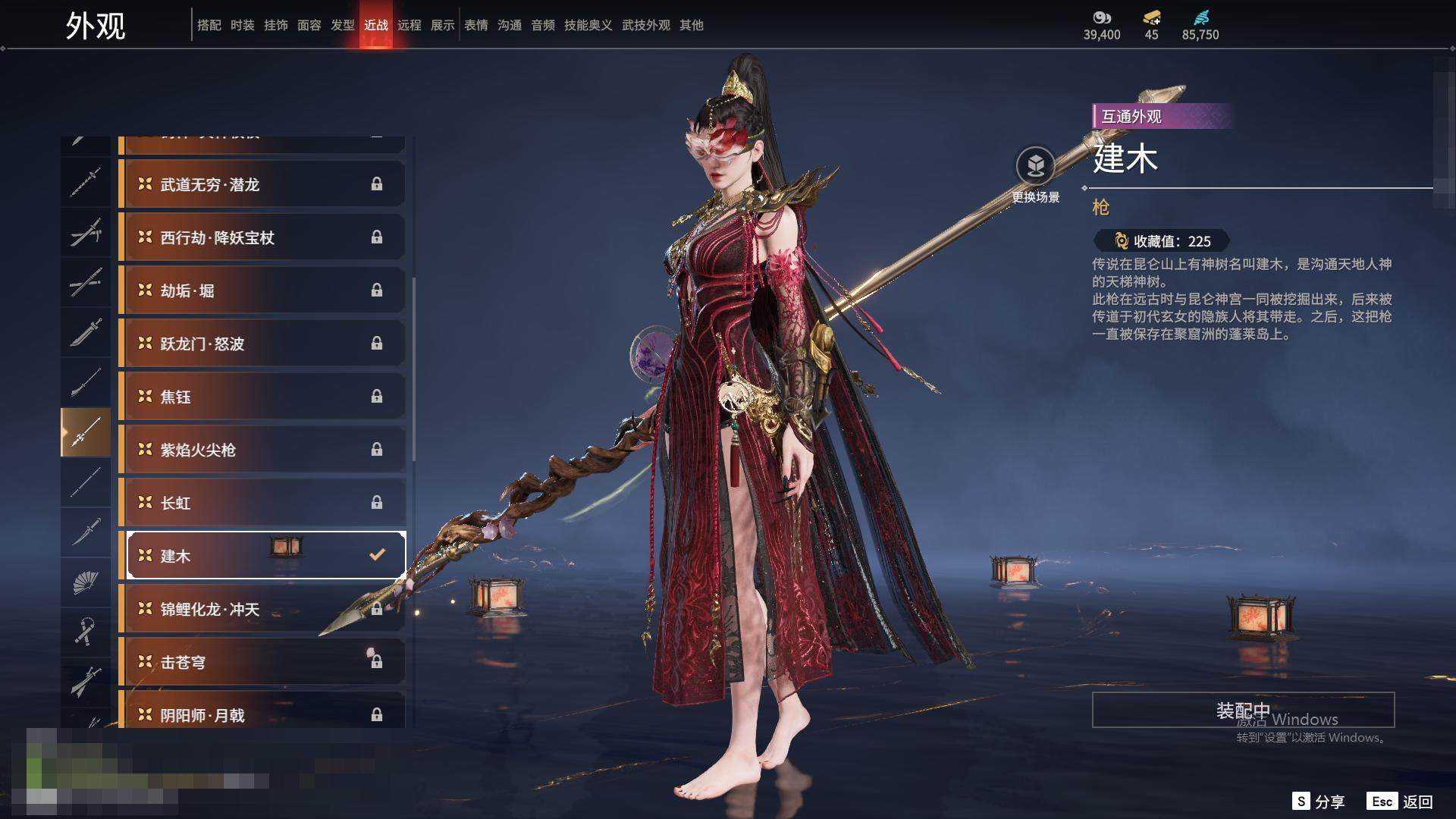Select the 远程 weapons tab
Viewport: 1456px width, 819px height.
[x=409, y=25]
